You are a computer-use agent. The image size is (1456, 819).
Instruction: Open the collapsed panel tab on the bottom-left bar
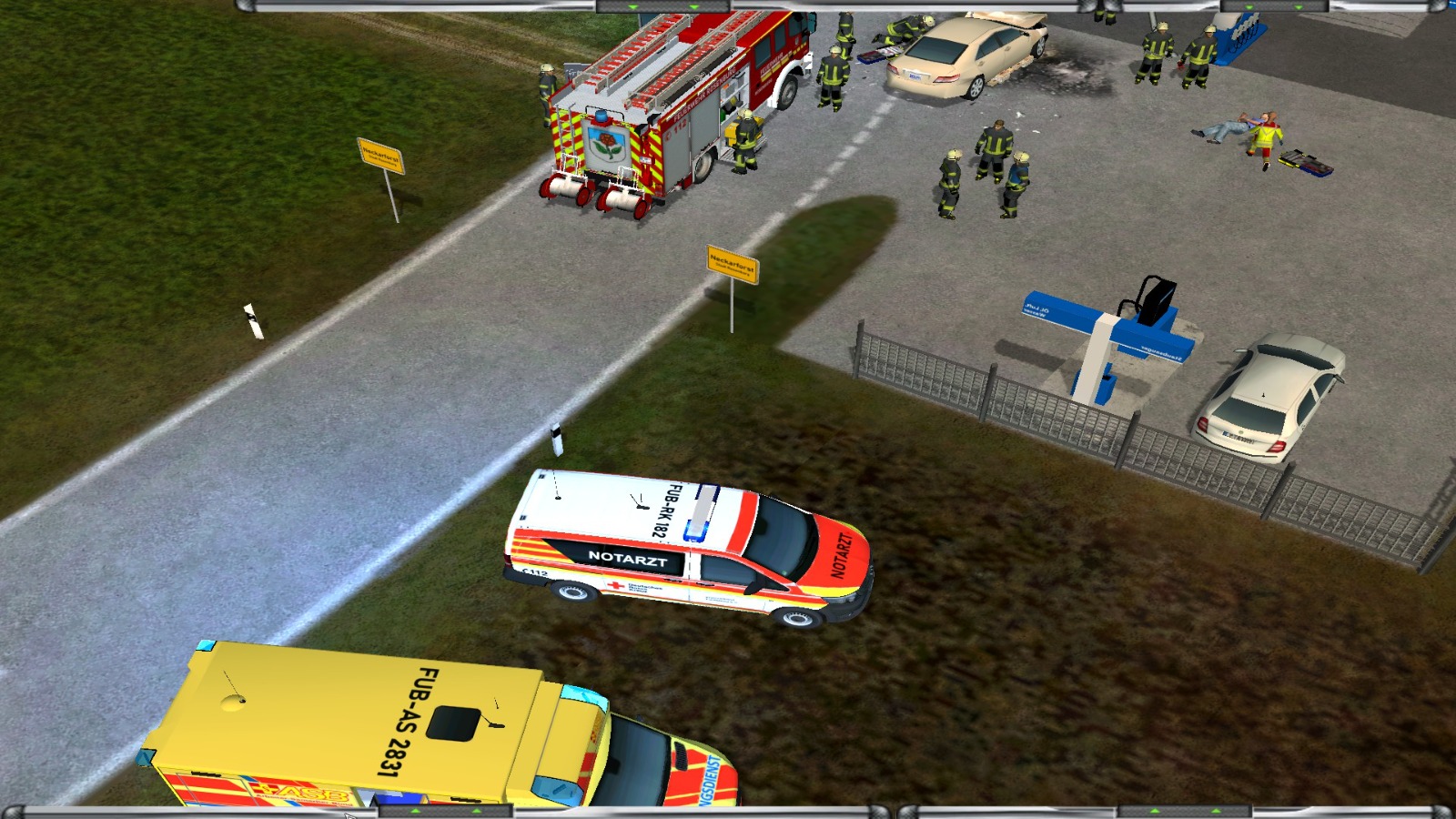445,811
